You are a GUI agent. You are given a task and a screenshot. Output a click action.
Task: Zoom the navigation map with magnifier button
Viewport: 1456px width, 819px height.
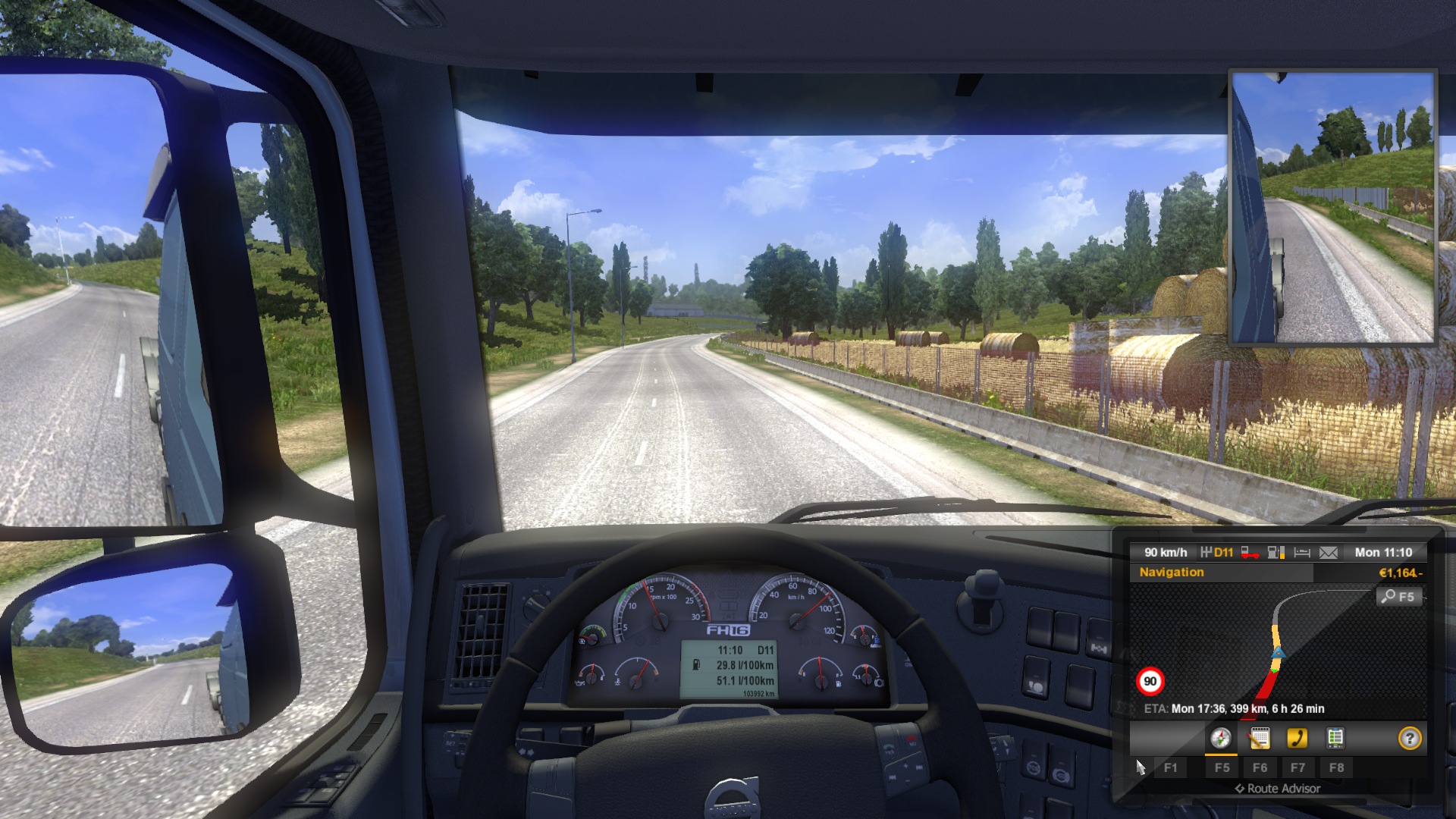[x=1397, y=597]
